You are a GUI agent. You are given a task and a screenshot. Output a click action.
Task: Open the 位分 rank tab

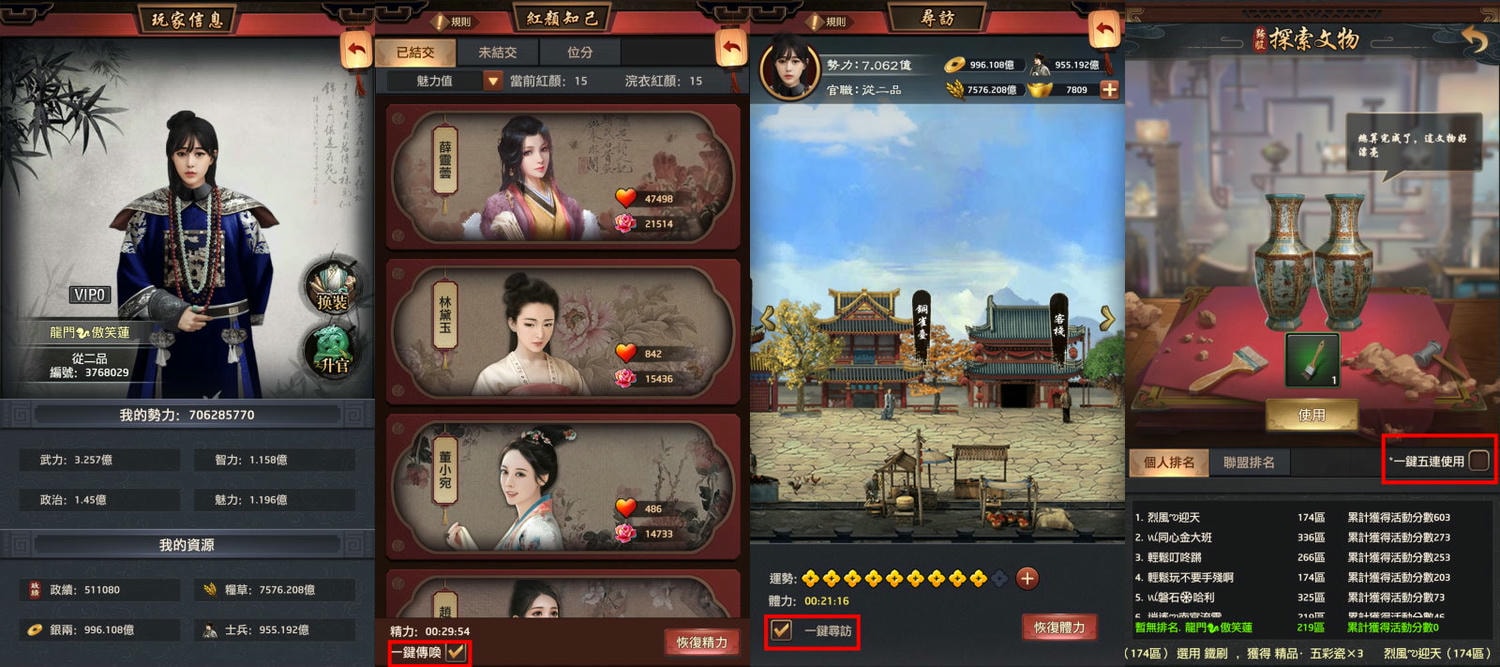[579, 52]
